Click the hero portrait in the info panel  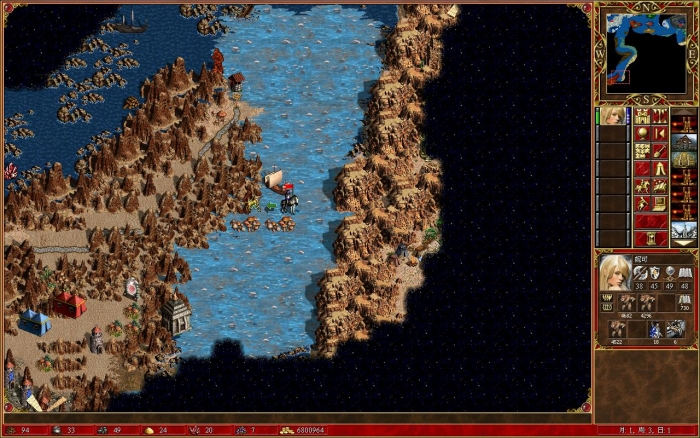pyautogui.click(x=614, y=272)
